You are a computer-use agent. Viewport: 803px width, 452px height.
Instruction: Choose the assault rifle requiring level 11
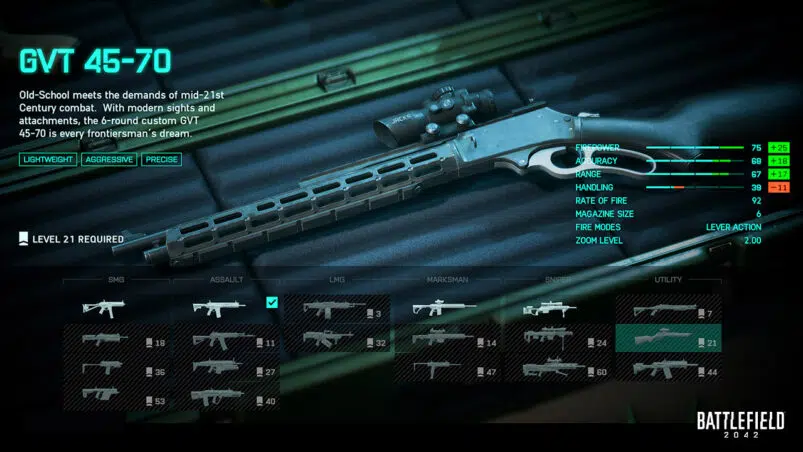[x=228, y=340]
